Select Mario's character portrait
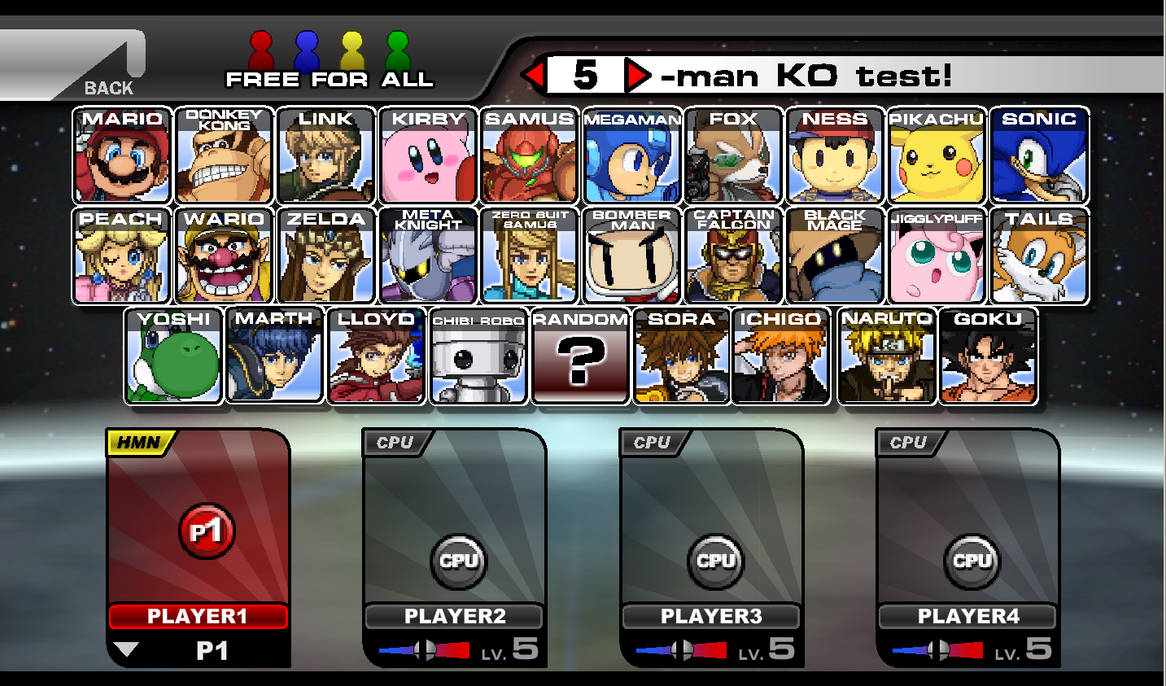 tap(123, 155)
